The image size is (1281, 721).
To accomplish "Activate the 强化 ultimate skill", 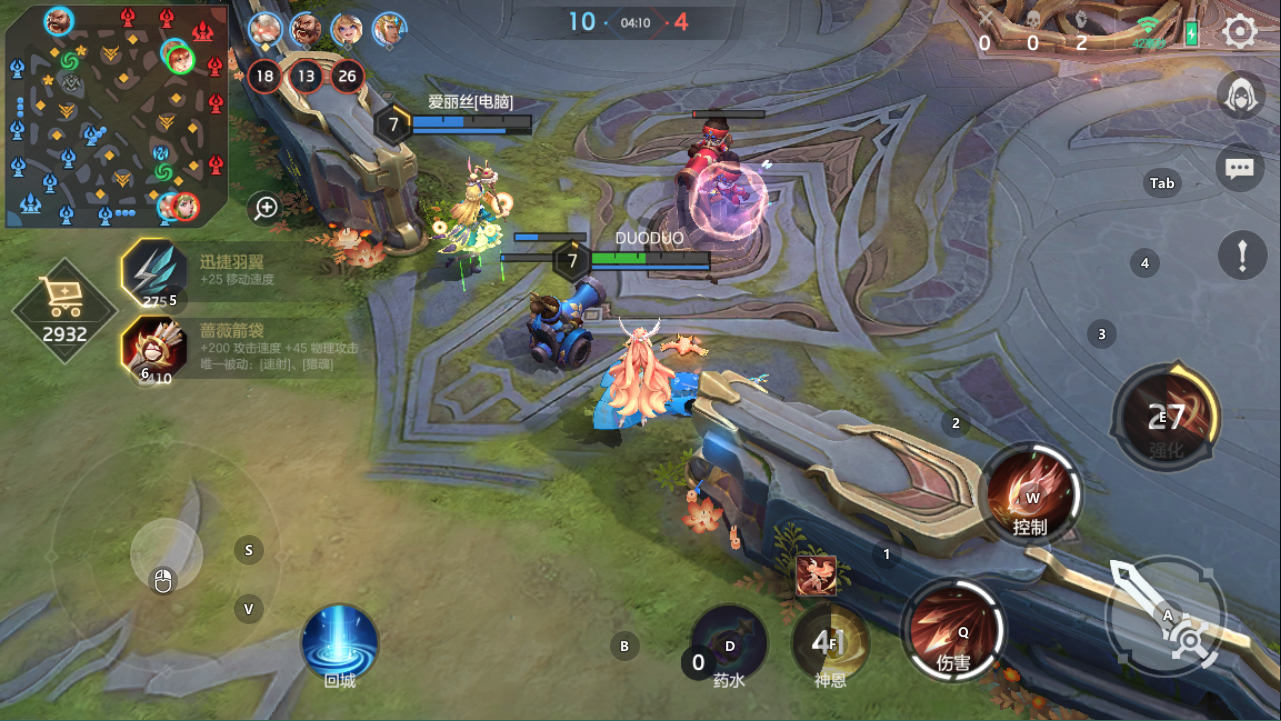I will tap(1166, 416).
